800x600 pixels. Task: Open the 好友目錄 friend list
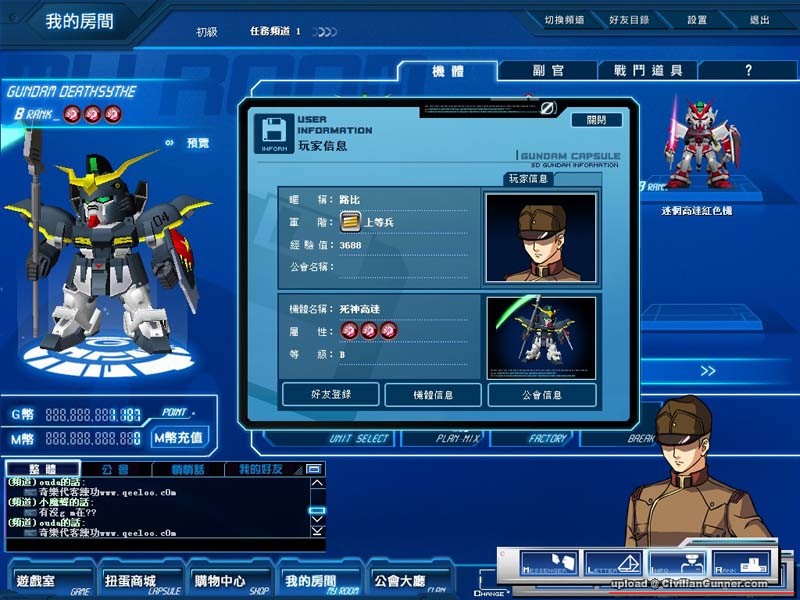(x=628, y=19)
